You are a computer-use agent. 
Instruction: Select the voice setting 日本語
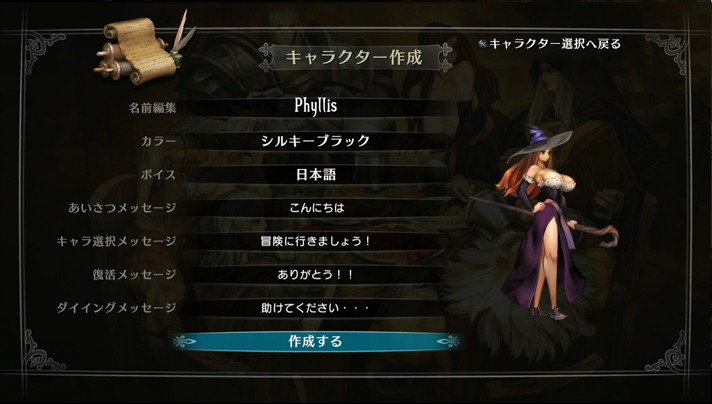pyautogui.click(x=316, y=175)
